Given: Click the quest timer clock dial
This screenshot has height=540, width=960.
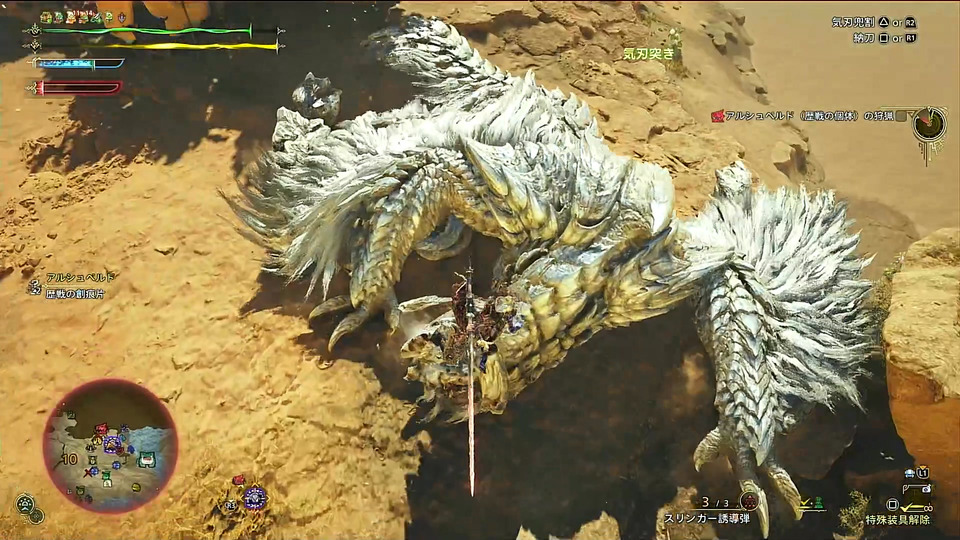Looking at the screenshot, I should point(930,124).
